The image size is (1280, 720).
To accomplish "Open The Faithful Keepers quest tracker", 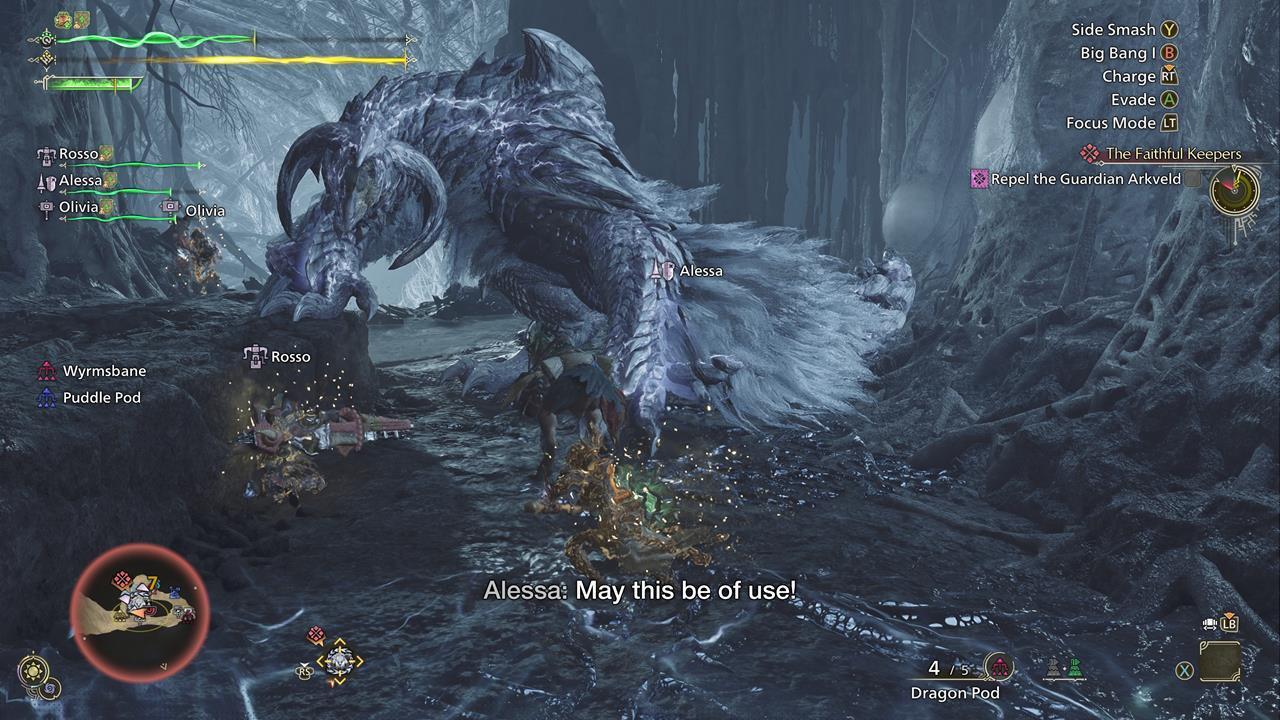I will point(1172,154).
